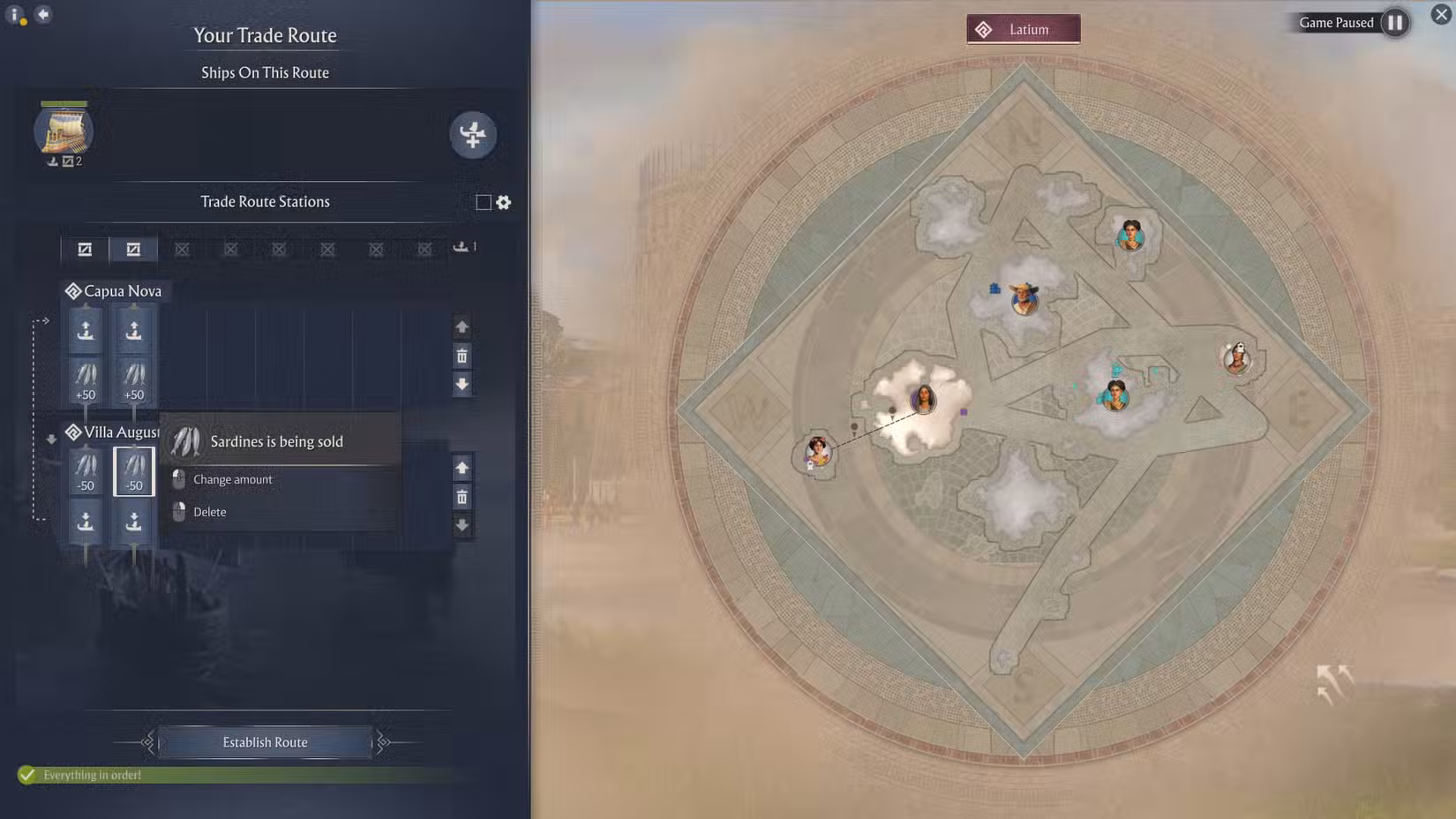Viewport: 1456px width, 819px height.
Task: Select the +50 sardines load slot at Capua Nova
Action: pos(85,374)
